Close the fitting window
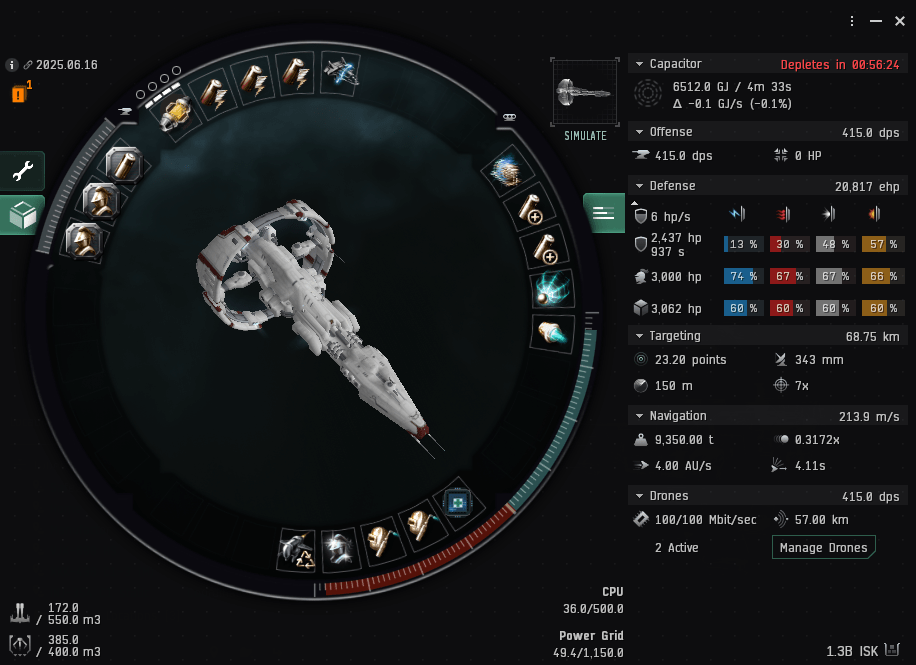Screen dimensions: 916x665 pos(898,21)
